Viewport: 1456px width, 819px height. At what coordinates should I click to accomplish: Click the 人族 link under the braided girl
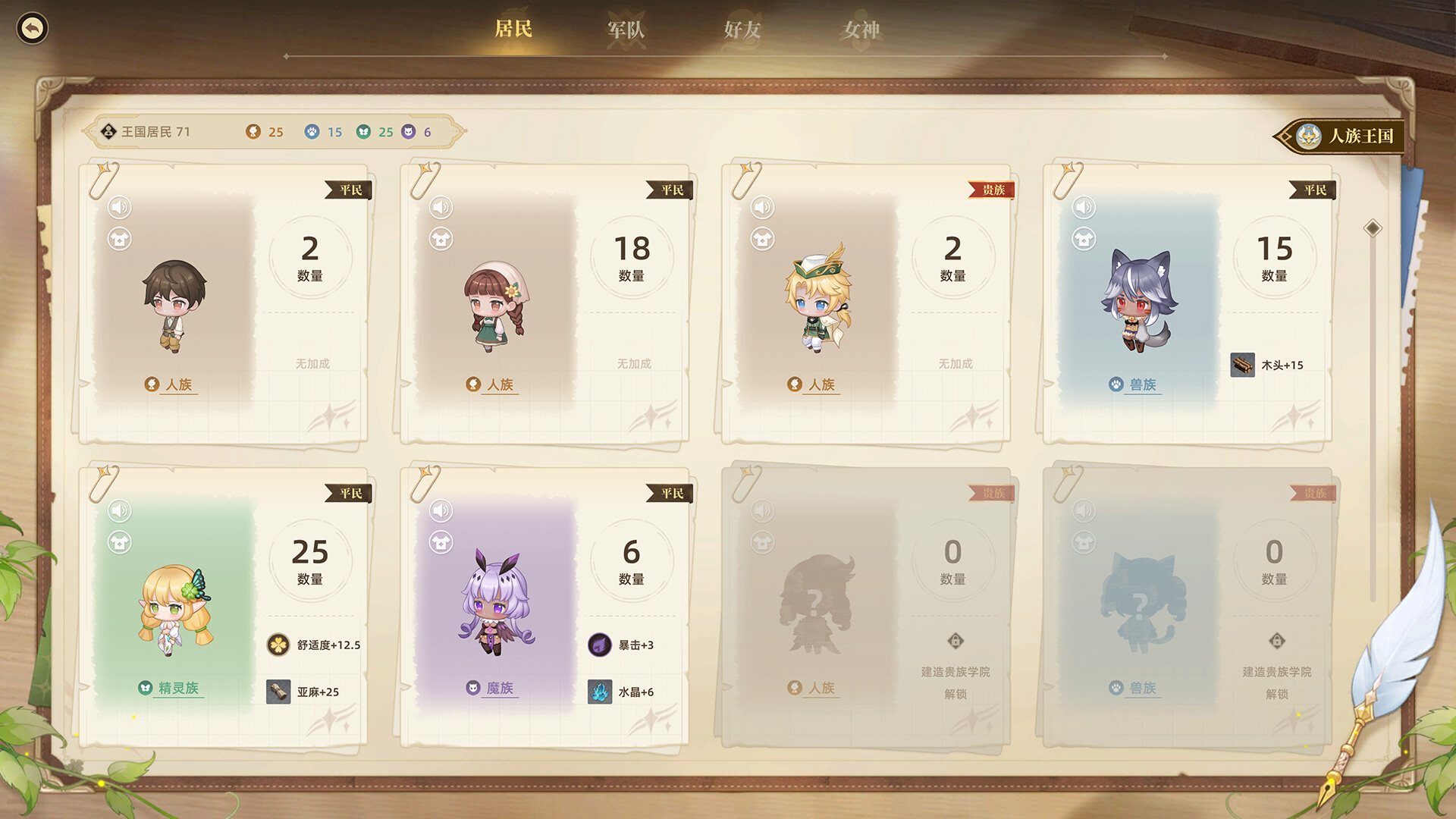(500, 385)
